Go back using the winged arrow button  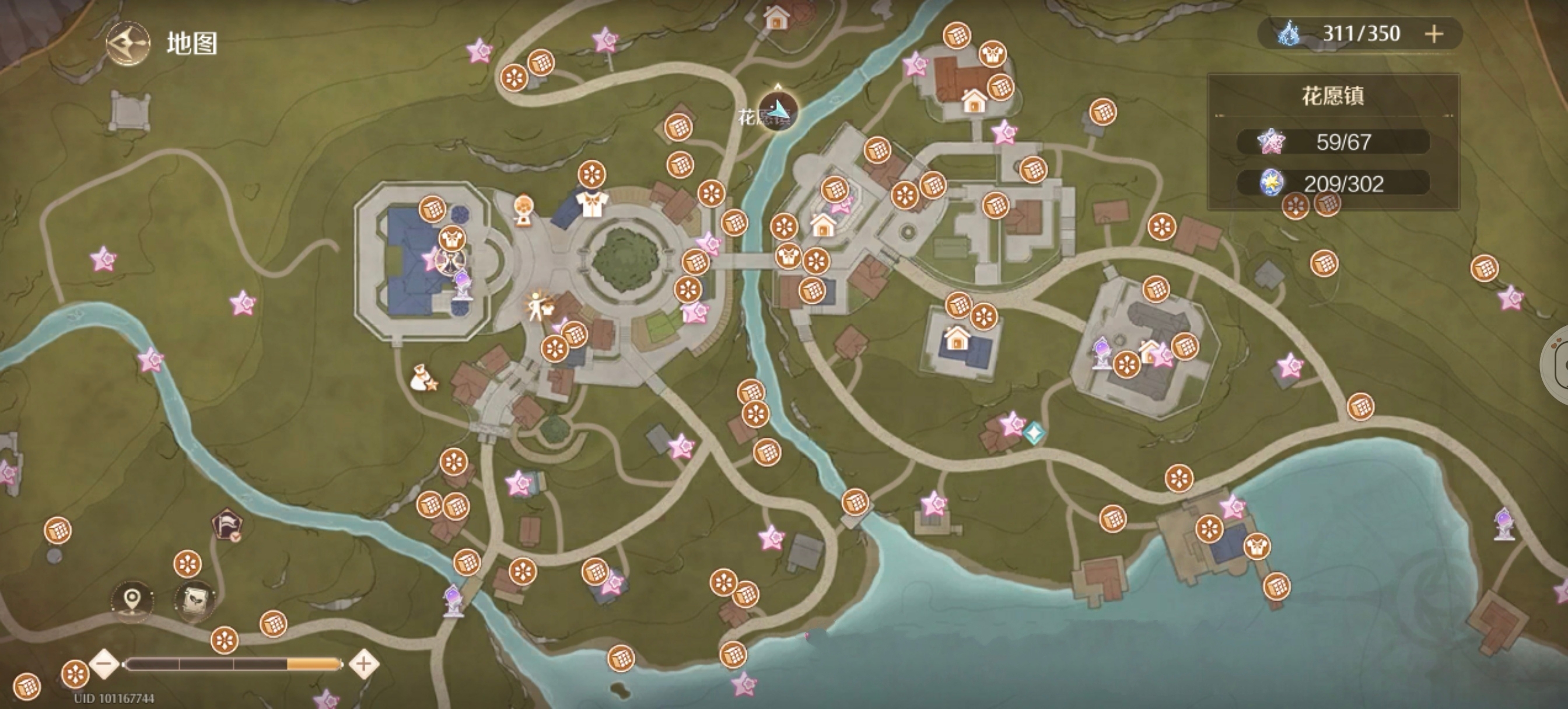(128, 43)
